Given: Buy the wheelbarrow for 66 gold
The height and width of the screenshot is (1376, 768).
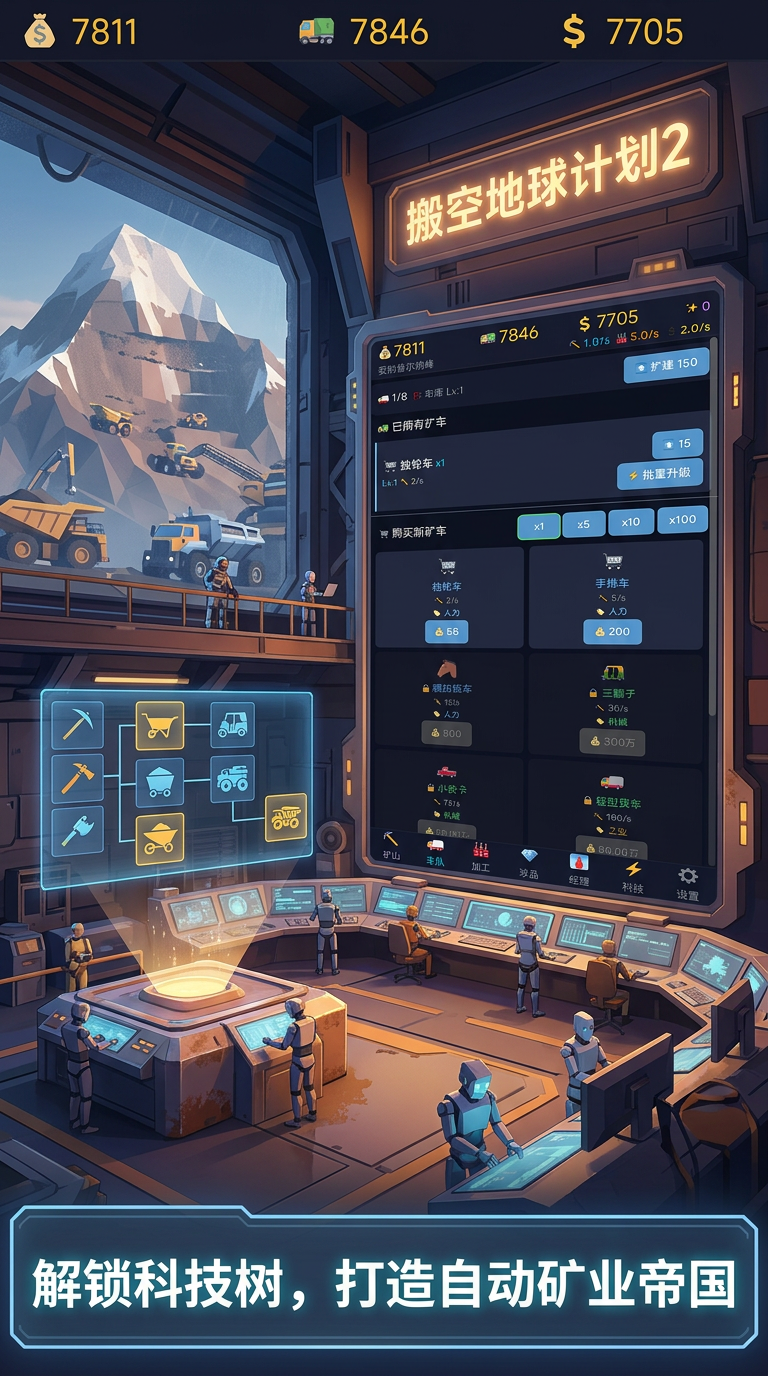Looking at the screenshot, I should 447,632.
